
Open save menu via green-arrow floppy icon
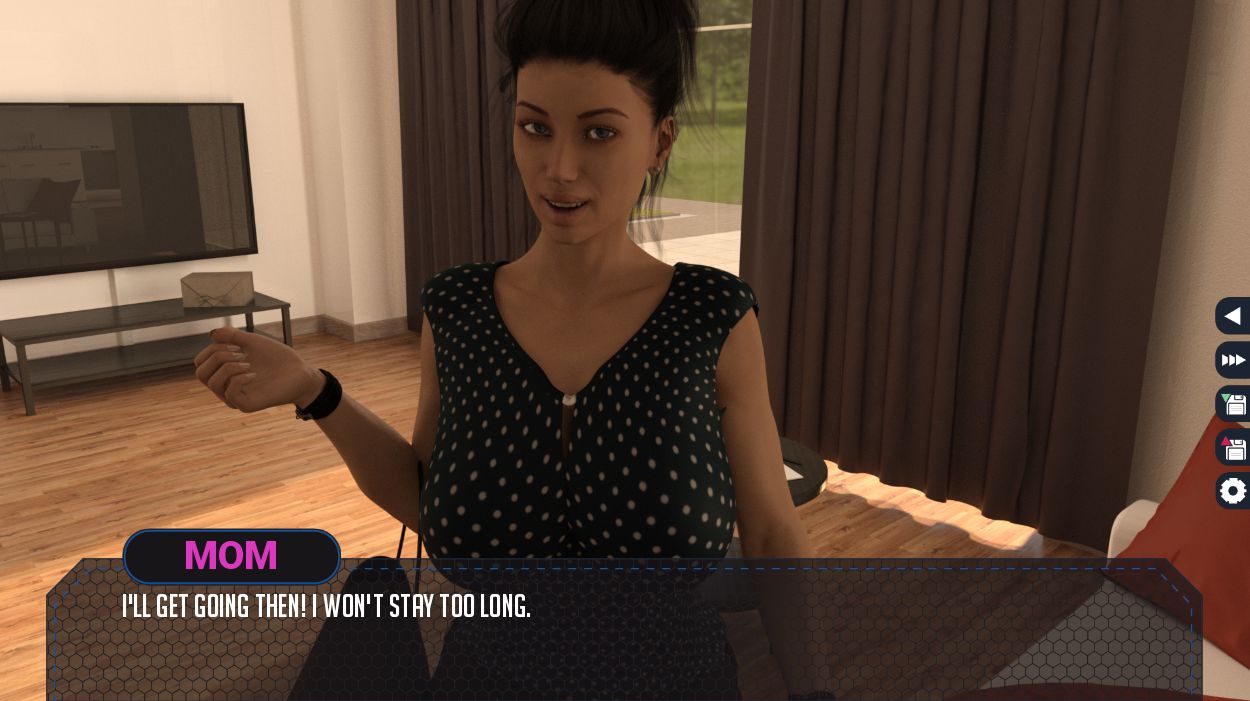click(1234, 404)
